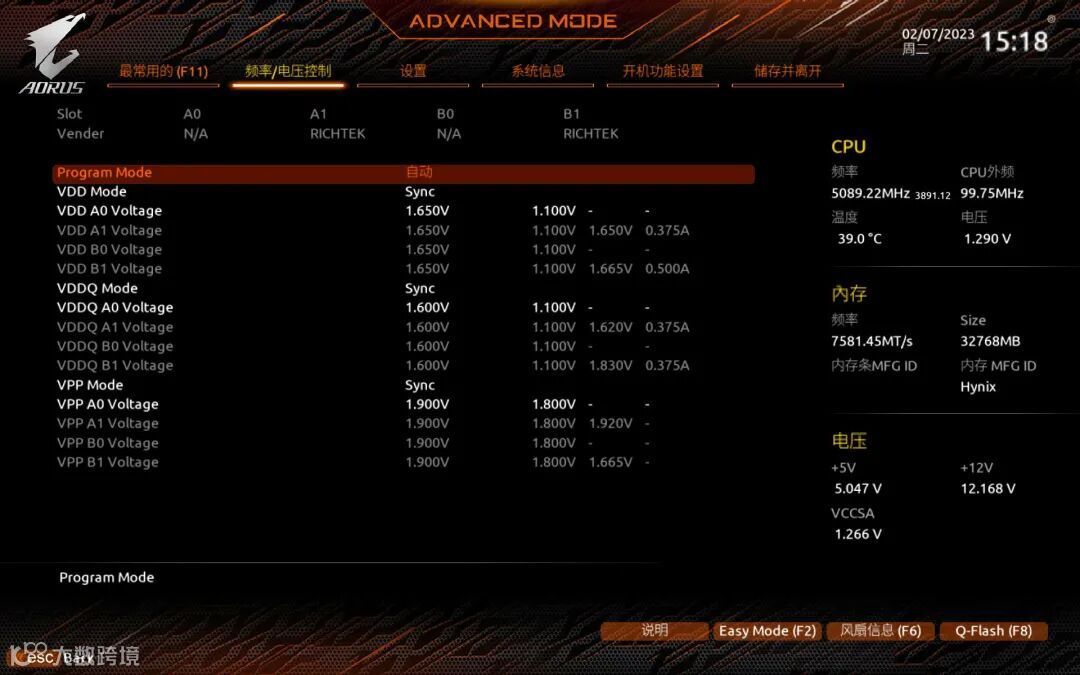
Task: Select the VDDQ A0 Voltage entry
Action: [x=115, y=308]
